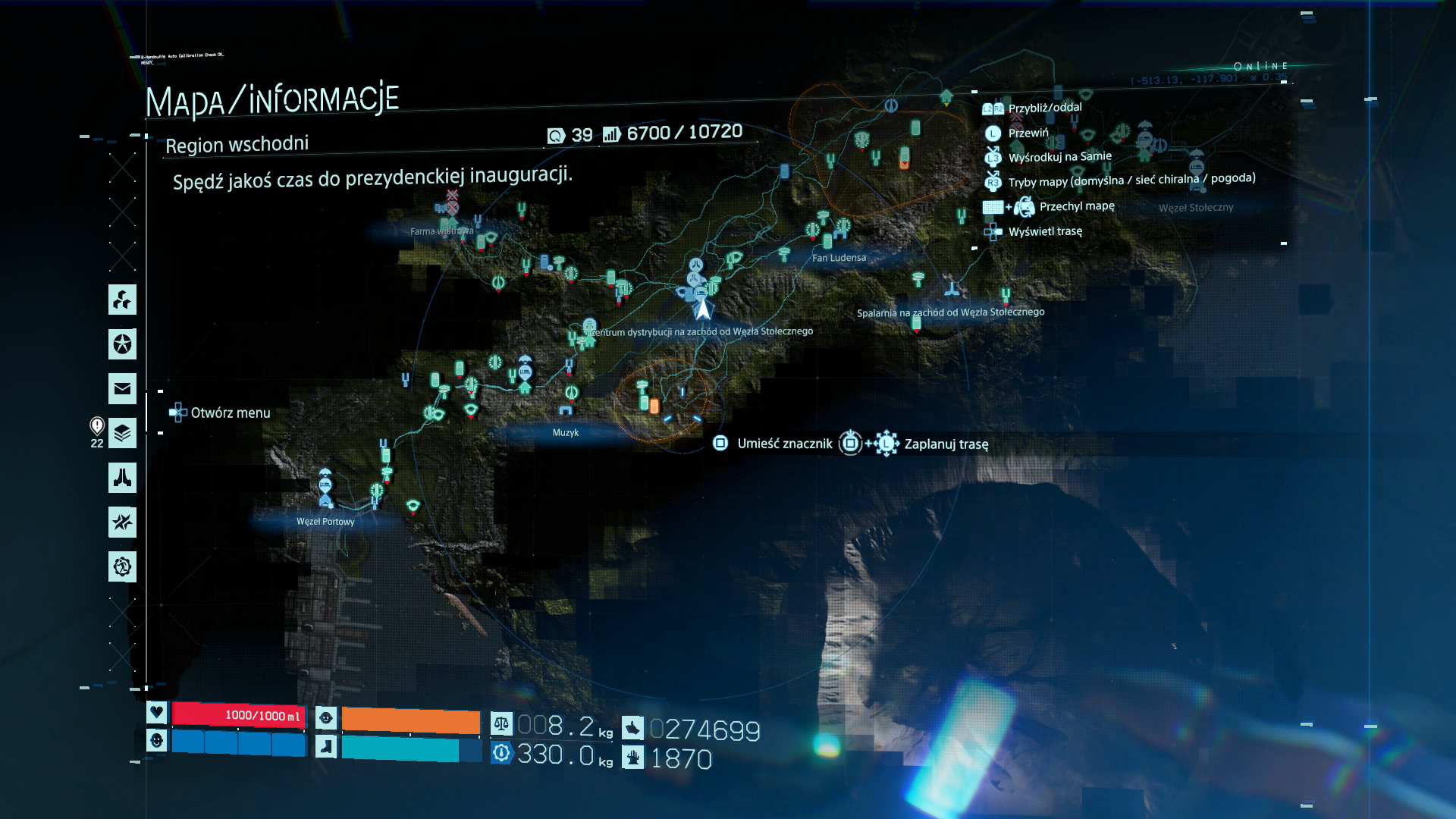
Task: Select the crossed stars sidebar tab
Action: (x=122, y=522)
